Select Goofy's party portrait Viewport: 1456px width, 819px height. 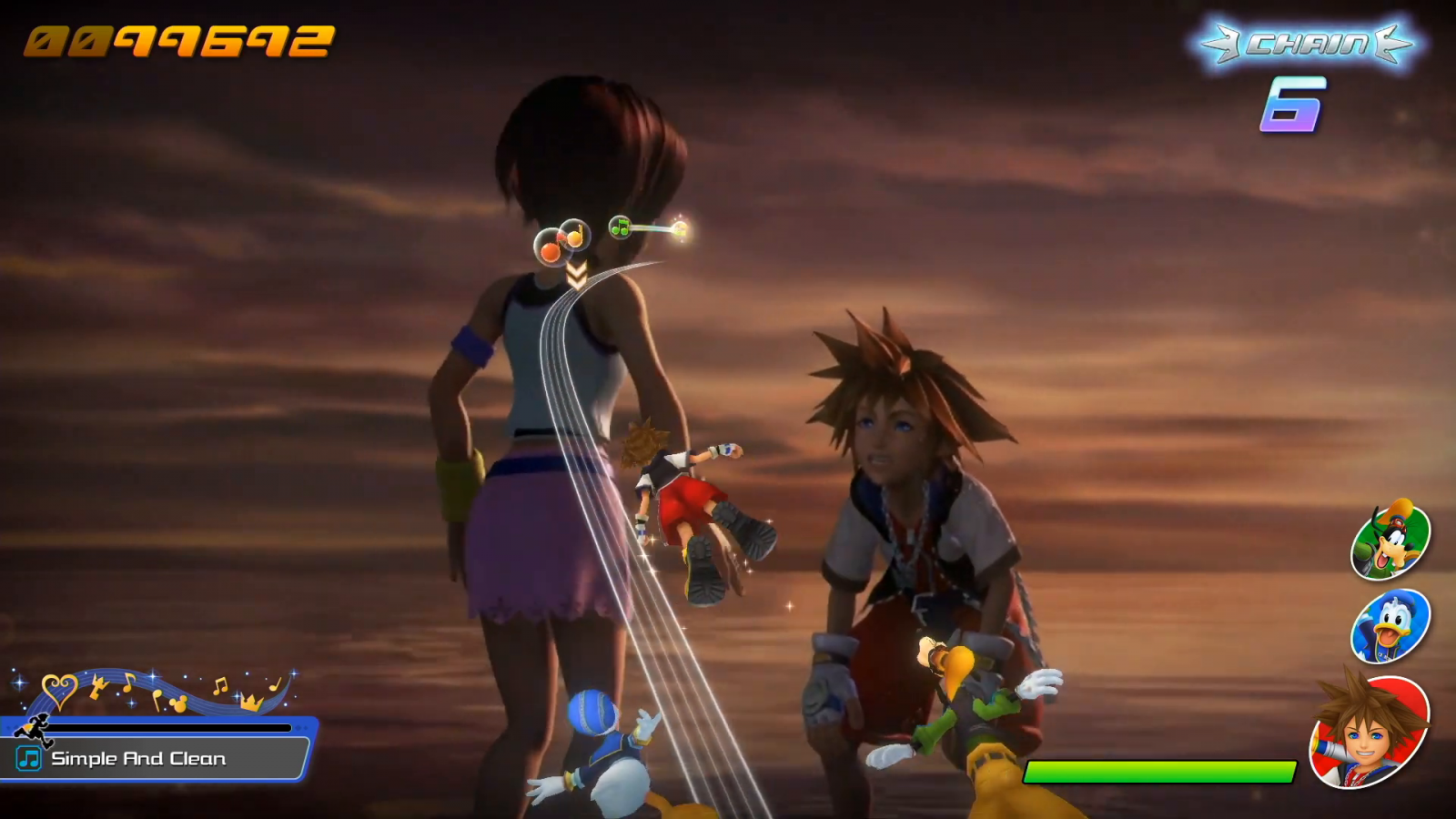(1390, 541)
